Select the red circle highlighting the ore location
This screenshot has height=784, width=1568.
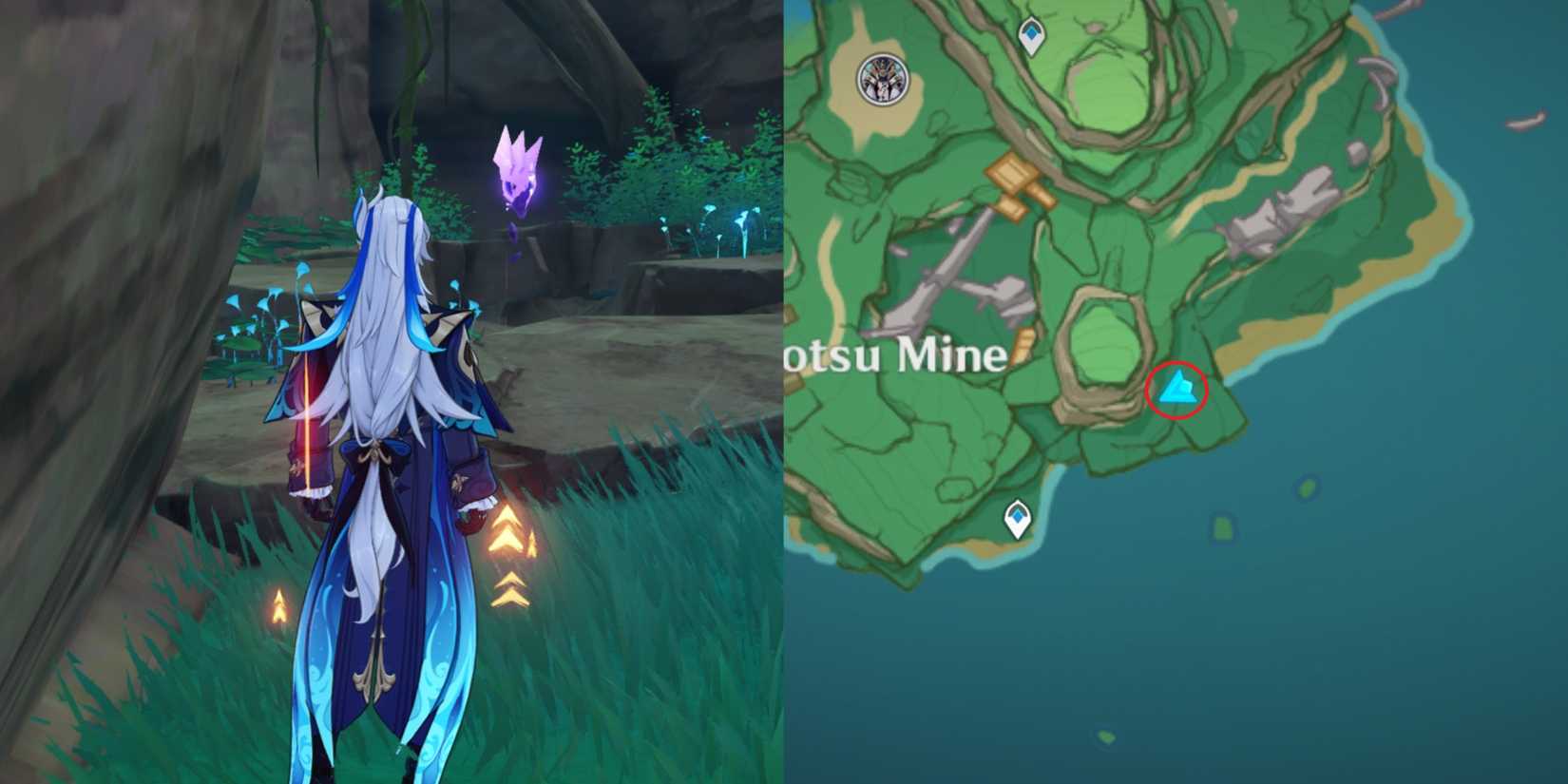(1178, 388)
